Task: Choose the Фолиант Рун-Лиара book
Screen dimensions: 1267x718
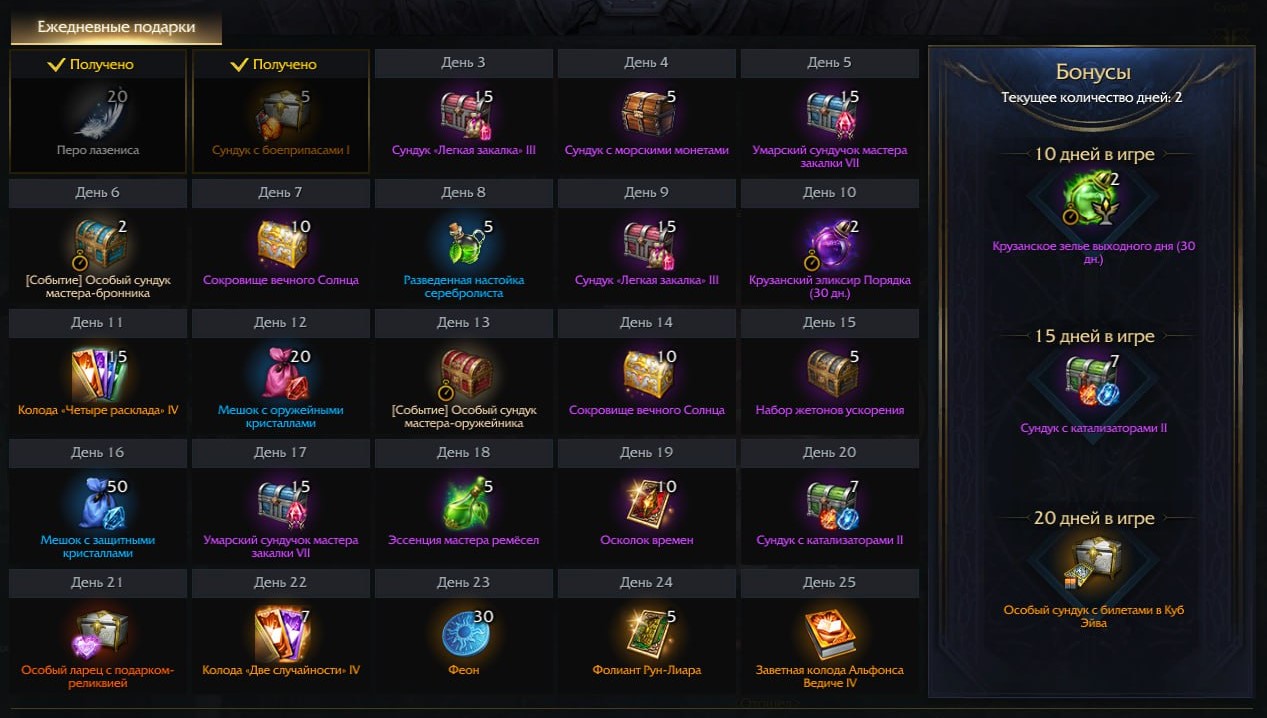Action: coord(647,633)
